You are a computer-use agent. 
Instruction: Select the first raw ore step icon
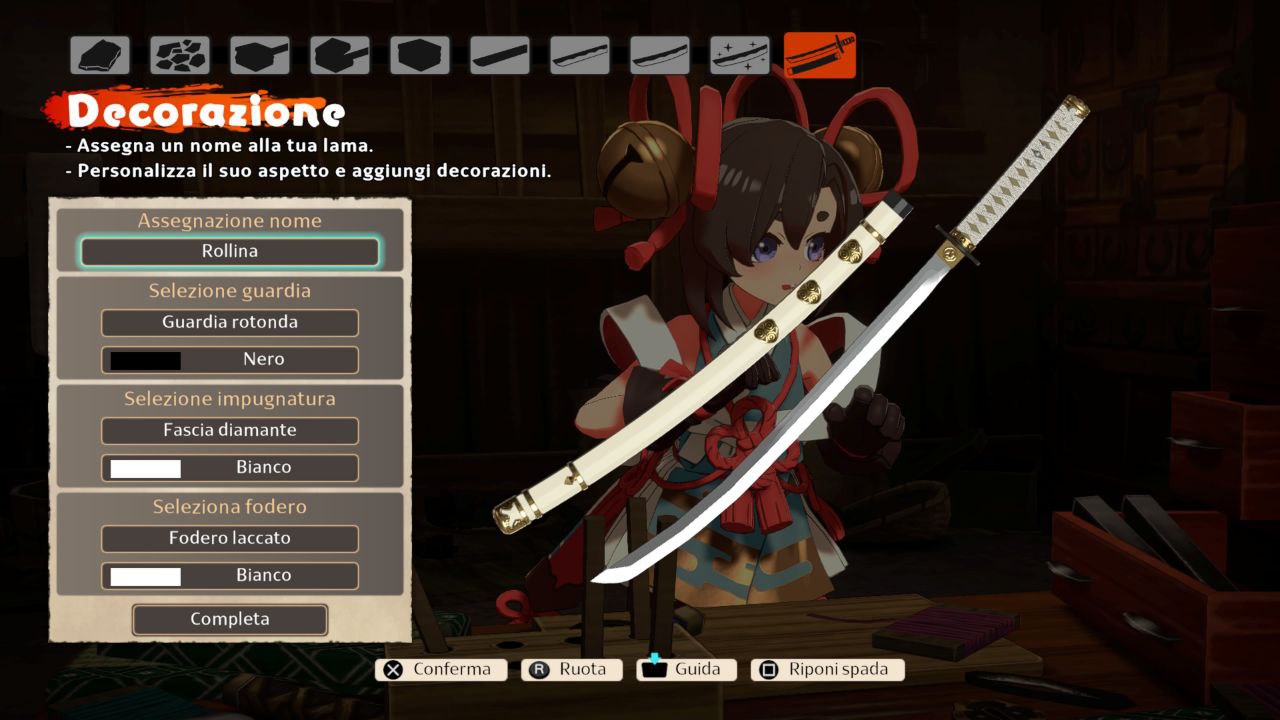point(100,56)
